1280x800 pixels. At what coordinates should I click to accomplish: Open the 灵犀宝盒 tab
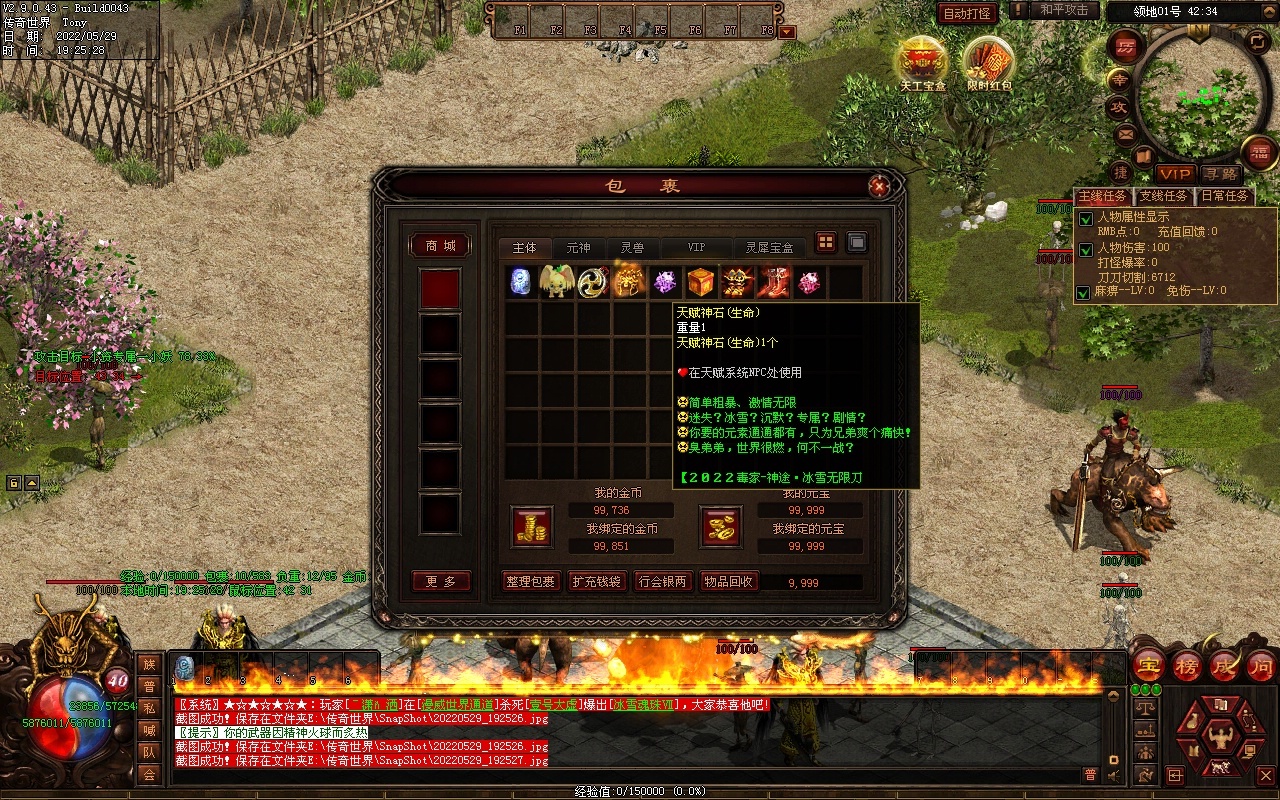tap(769, 247)
